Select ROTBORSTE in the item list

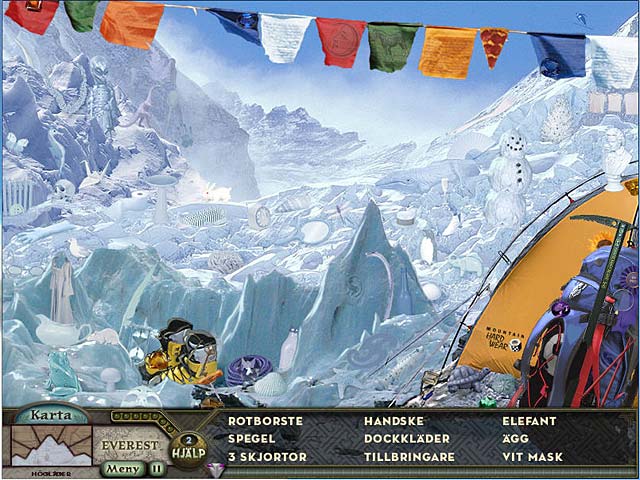pyautogui.click(x=265, y=421)
